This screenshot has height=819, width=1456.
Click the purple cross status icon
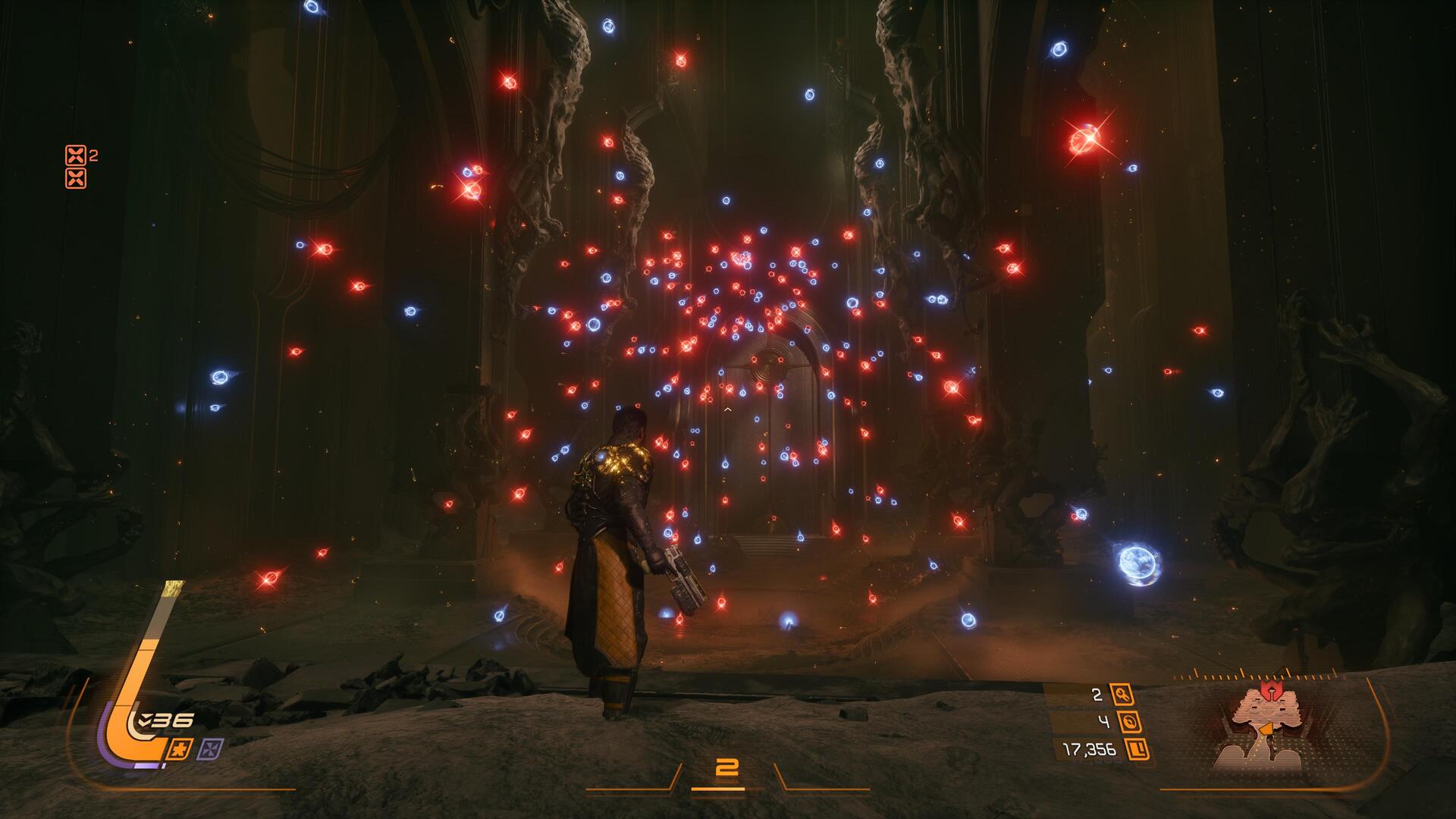210,749
